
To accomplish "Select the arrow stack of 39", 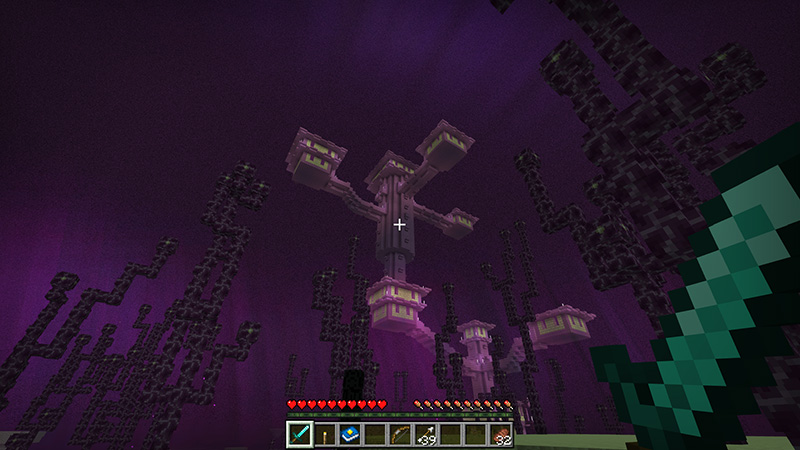I will [425, 434].
